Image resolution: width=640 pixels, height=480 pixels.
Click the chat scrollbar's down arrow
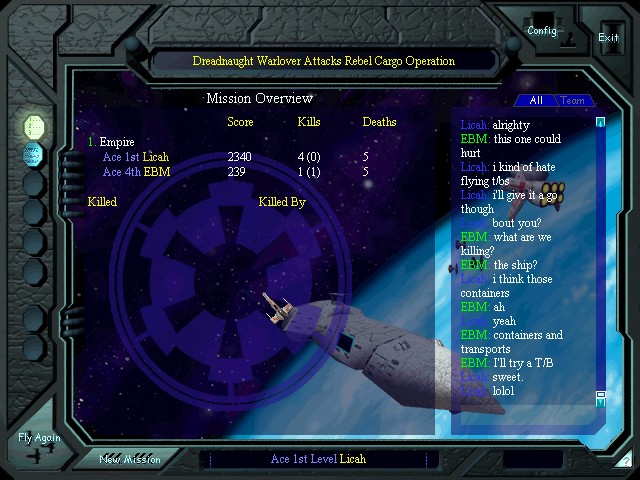pos(601,398)
